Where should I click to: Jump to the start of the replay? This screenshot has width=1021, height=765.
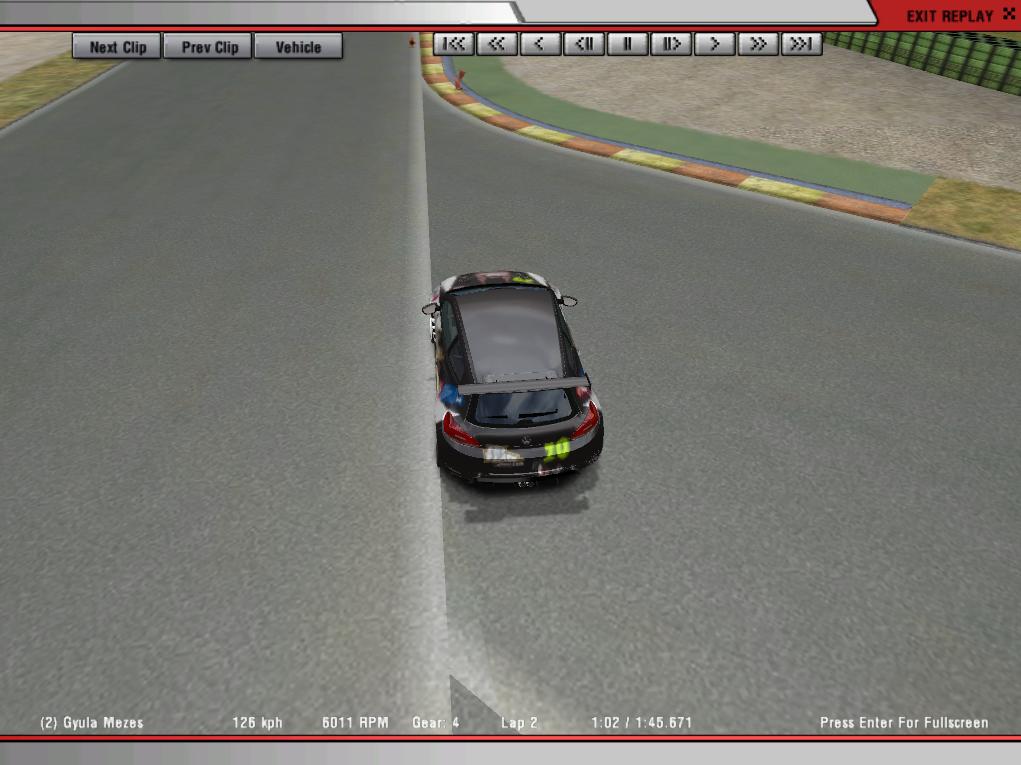pos(454,44)
